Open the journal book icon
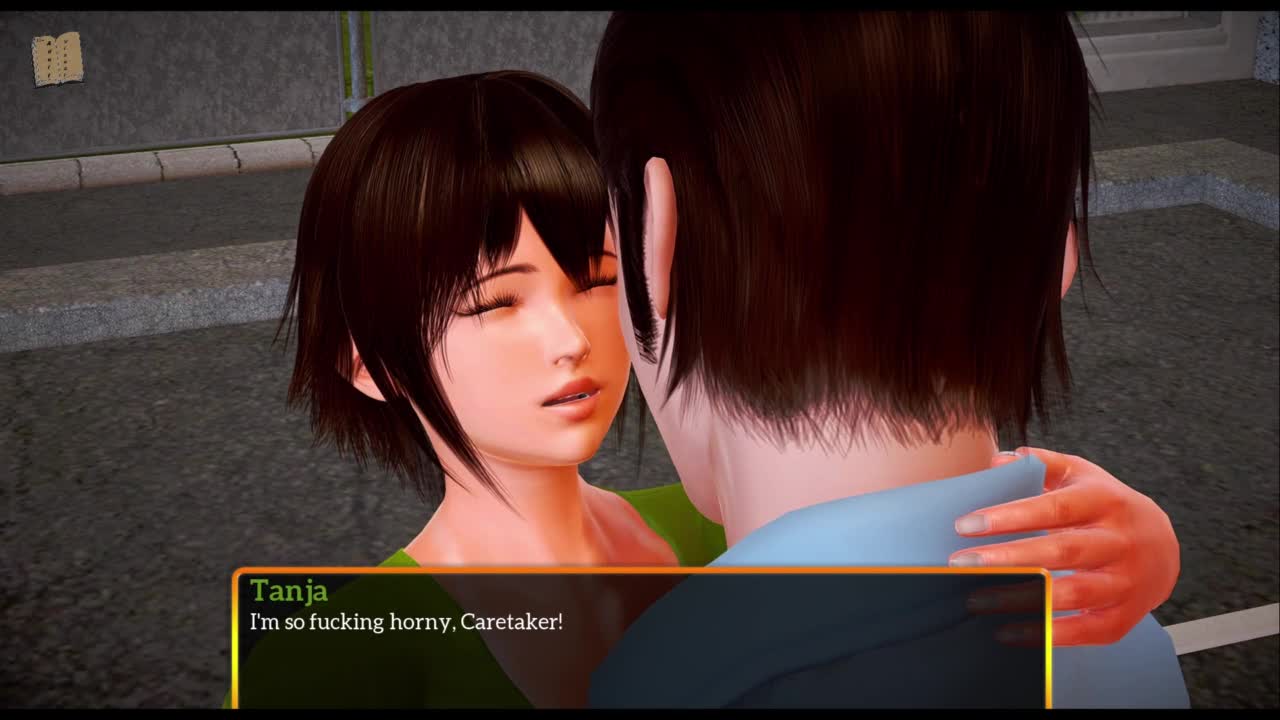 click(57, 60)
